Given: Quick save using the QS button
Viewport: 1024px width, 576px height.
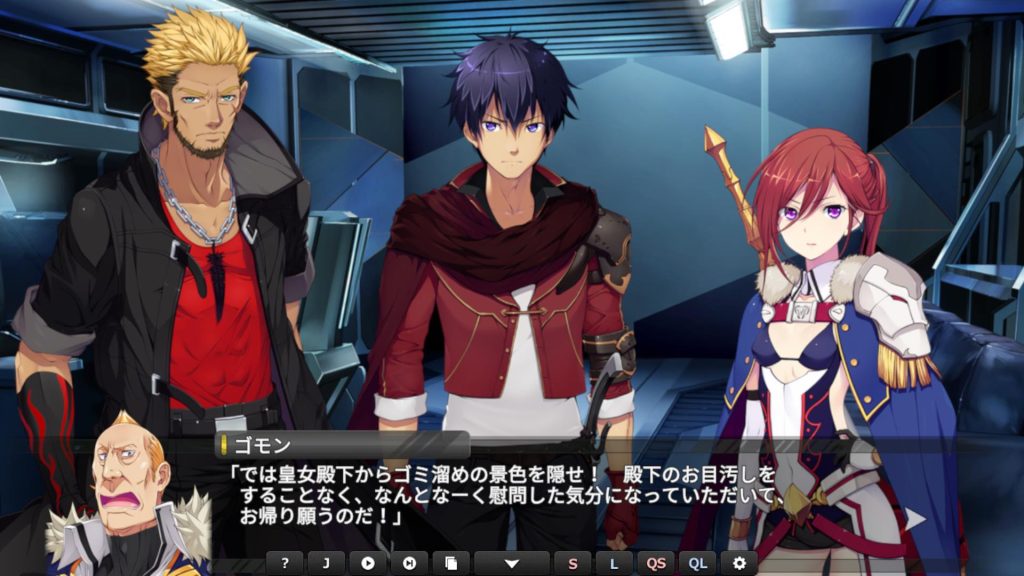Looking at the screenshot, I should (x=656, y=563).
